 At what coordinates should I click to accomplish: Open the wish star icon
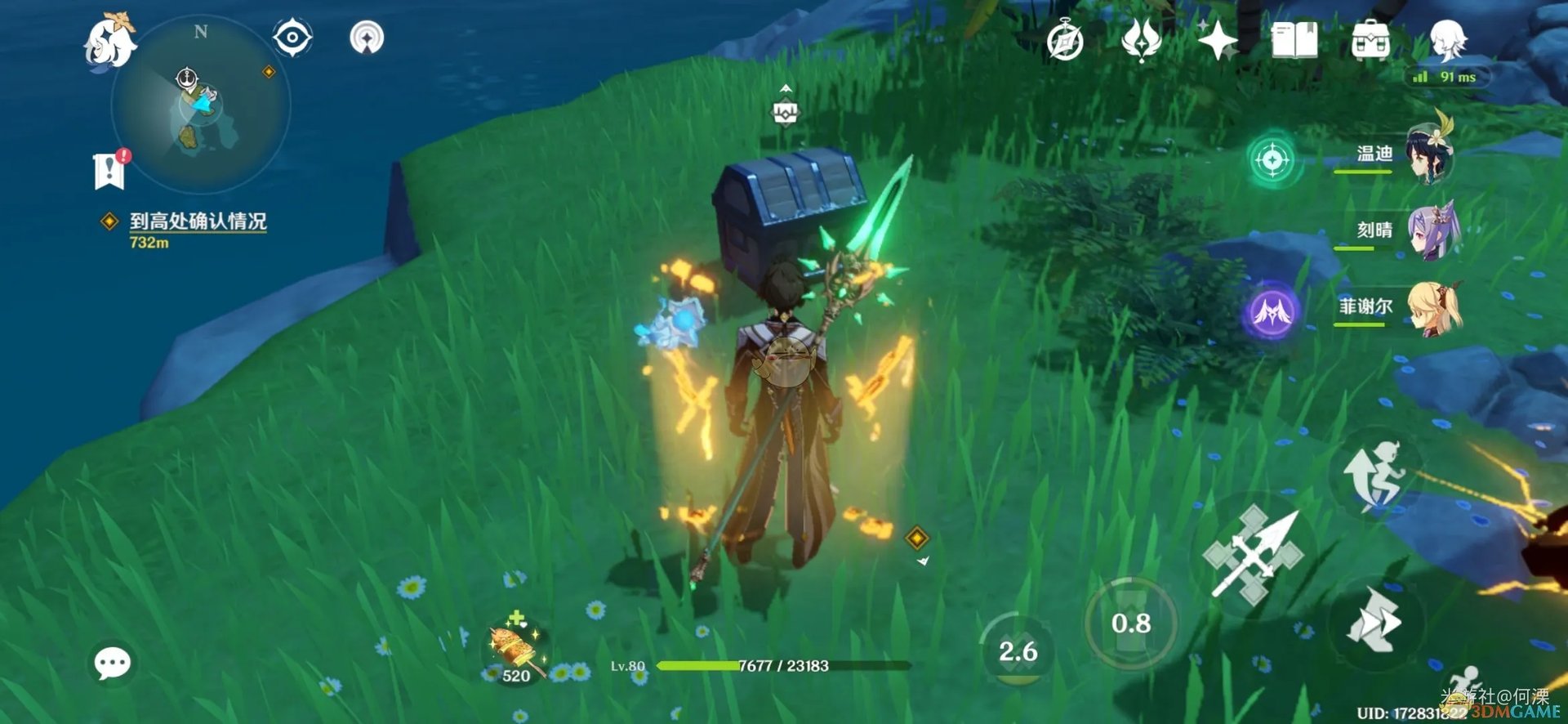pyautogui.click(x=1217, y=39)
